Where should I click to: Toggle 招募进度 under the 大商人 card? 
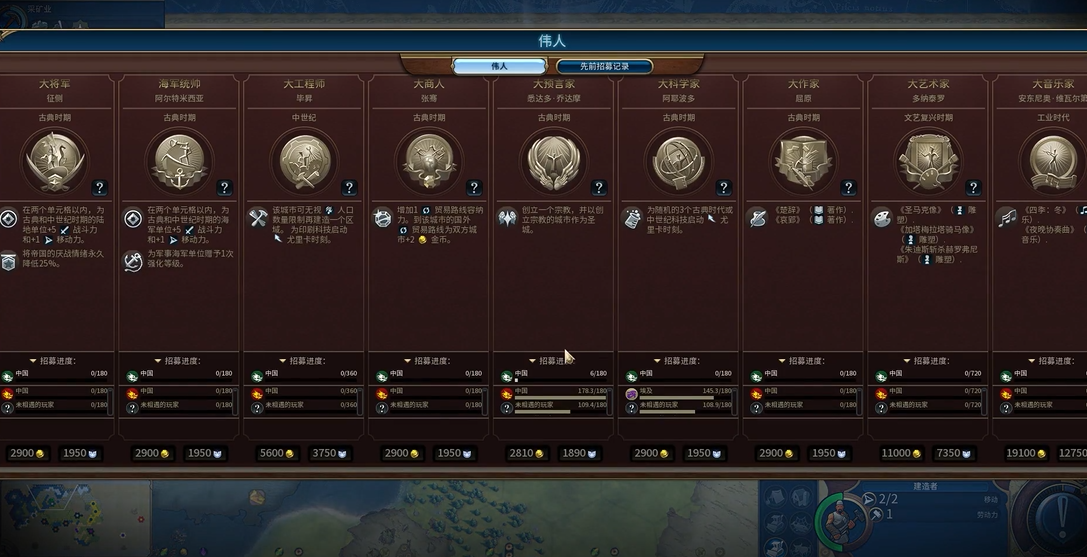tap(427, 361)
